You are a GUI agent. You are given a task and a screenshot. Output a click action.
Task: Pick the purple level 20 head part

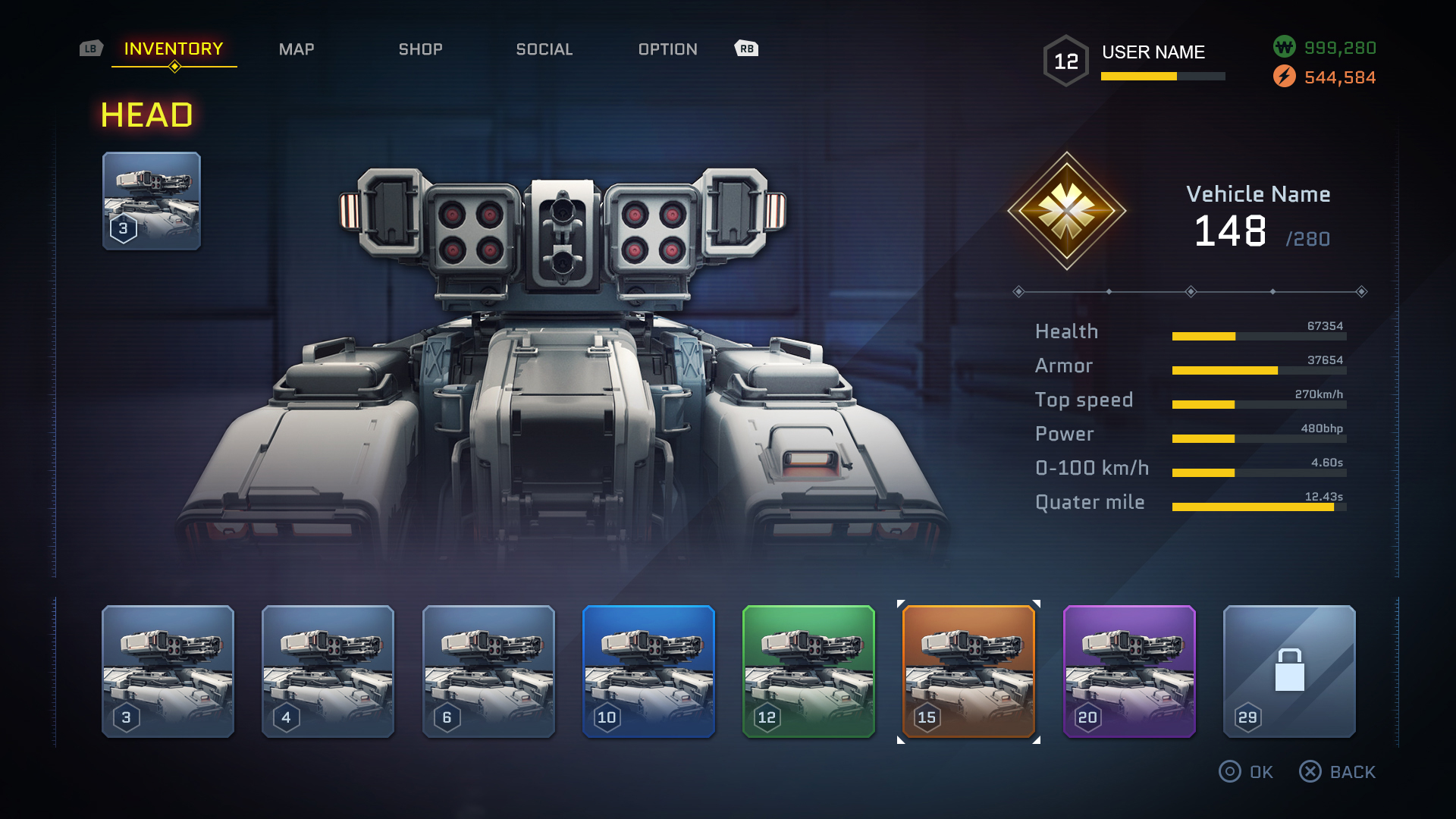click(x=1129, y=671)
